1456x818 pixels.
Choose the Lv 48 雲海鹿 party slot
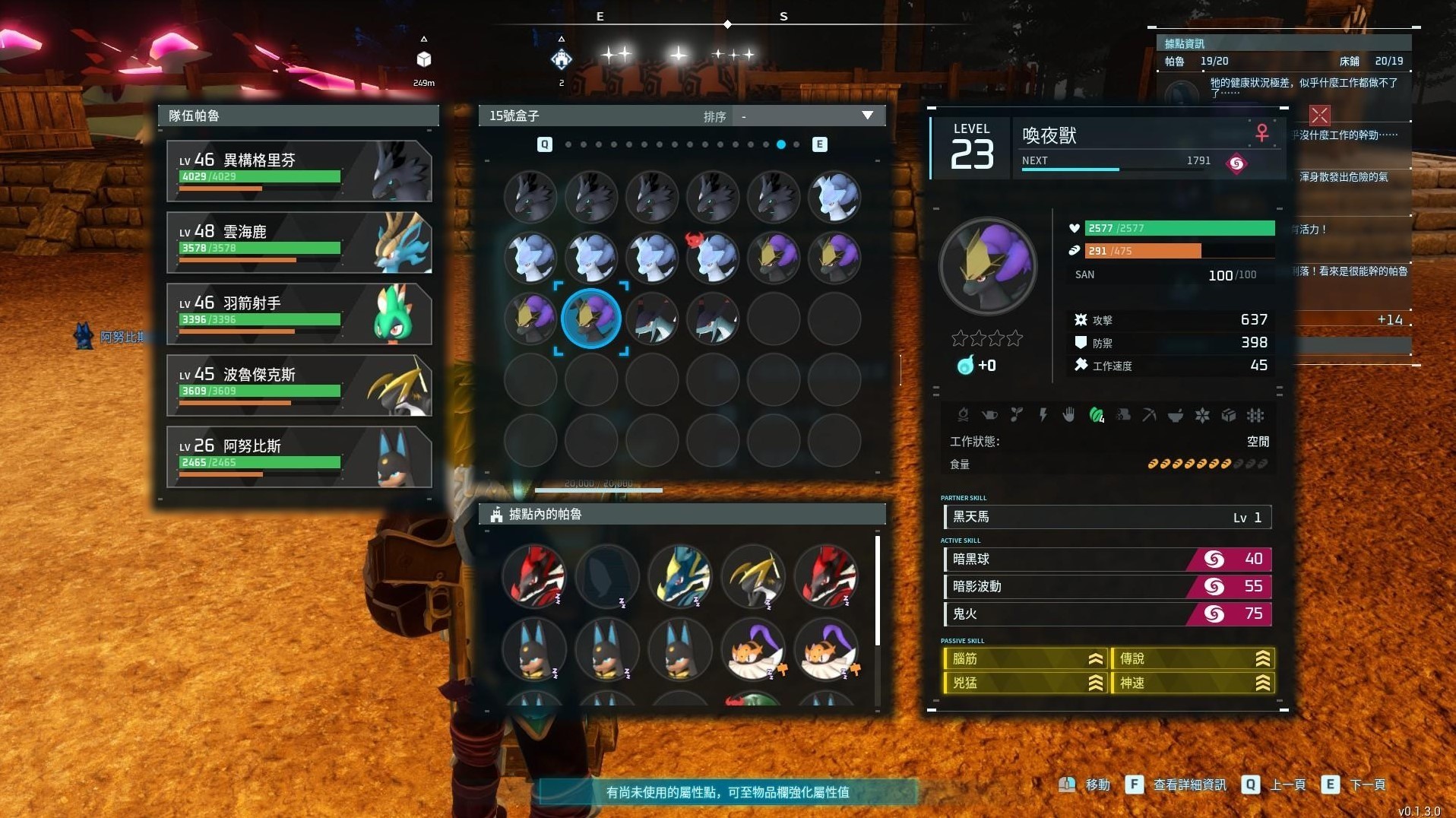pos(299,243)
